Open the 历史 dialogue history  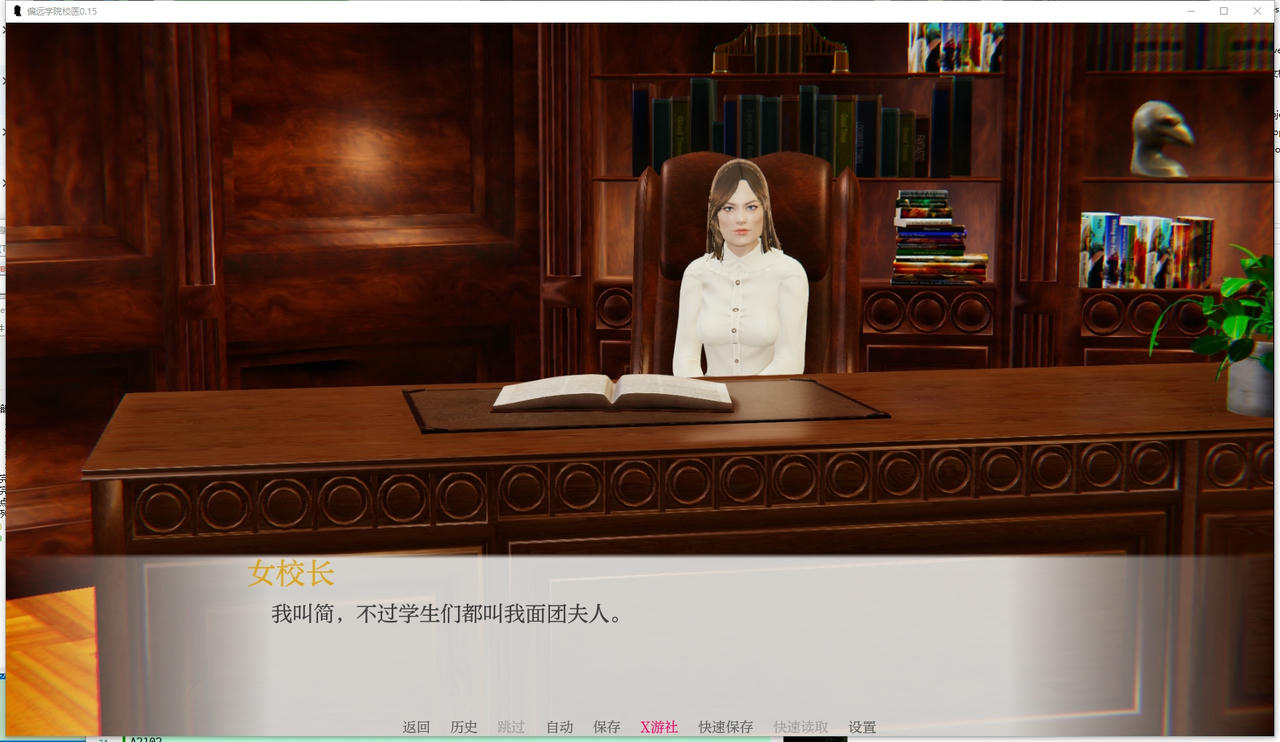463,727
